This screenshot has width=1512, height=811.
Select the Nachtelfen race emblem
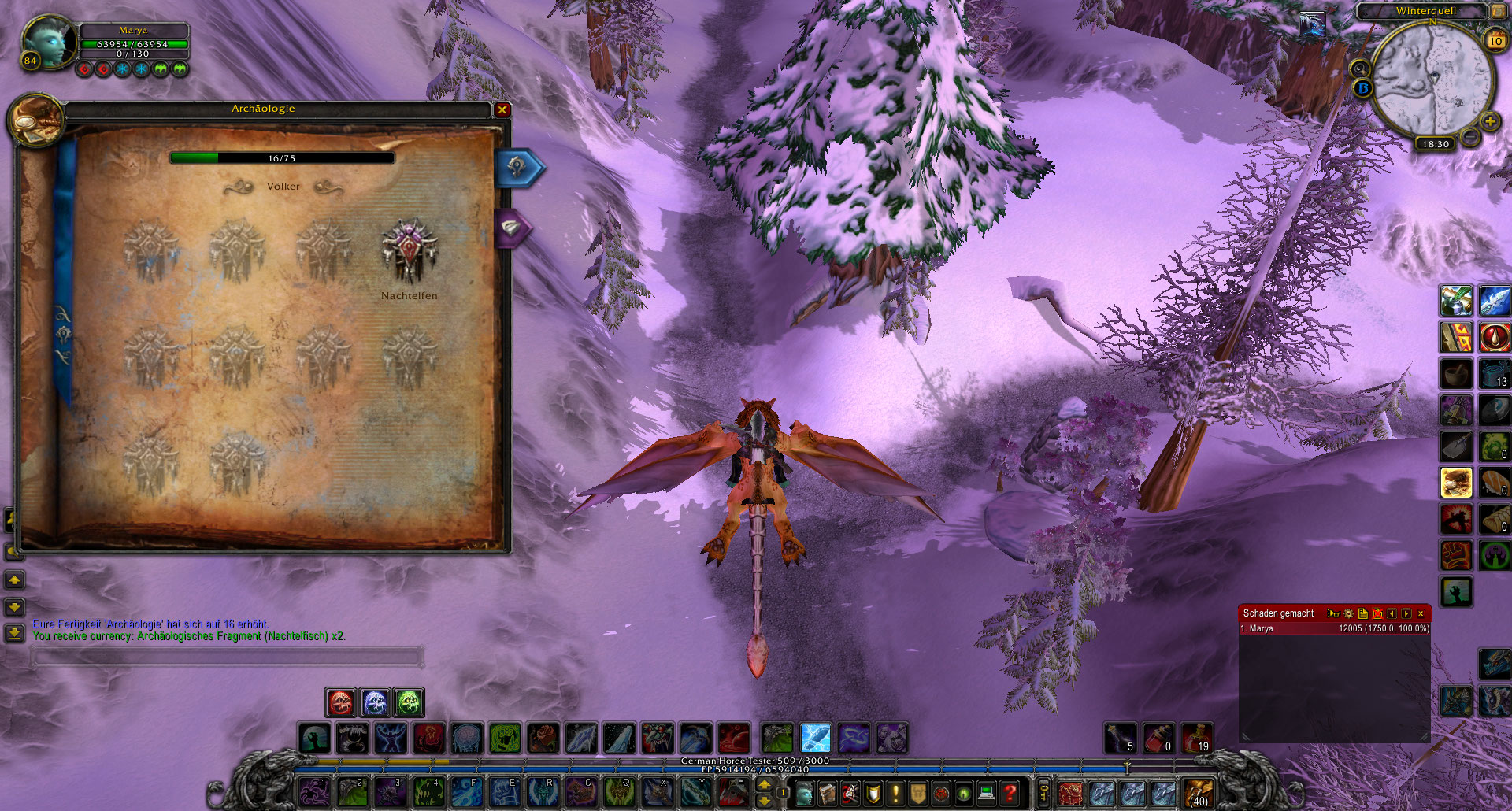click(x=409, y=251)
